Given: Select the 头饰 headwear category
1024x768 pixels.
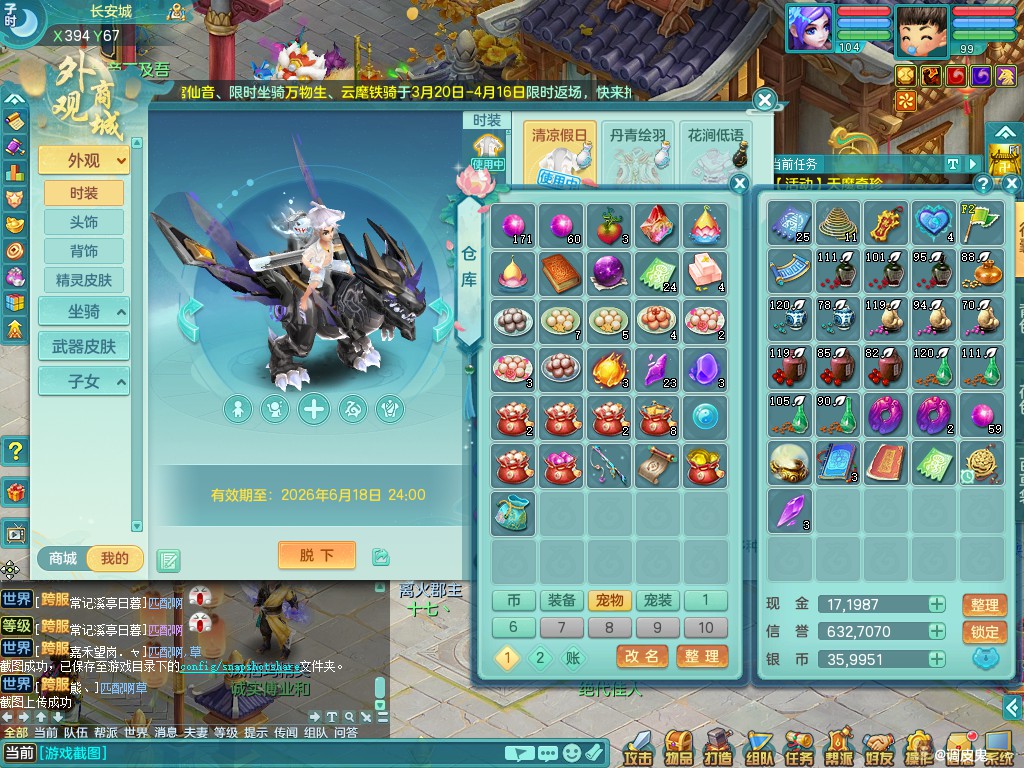Looking at the screenshot, I should [x=84, y=222].
